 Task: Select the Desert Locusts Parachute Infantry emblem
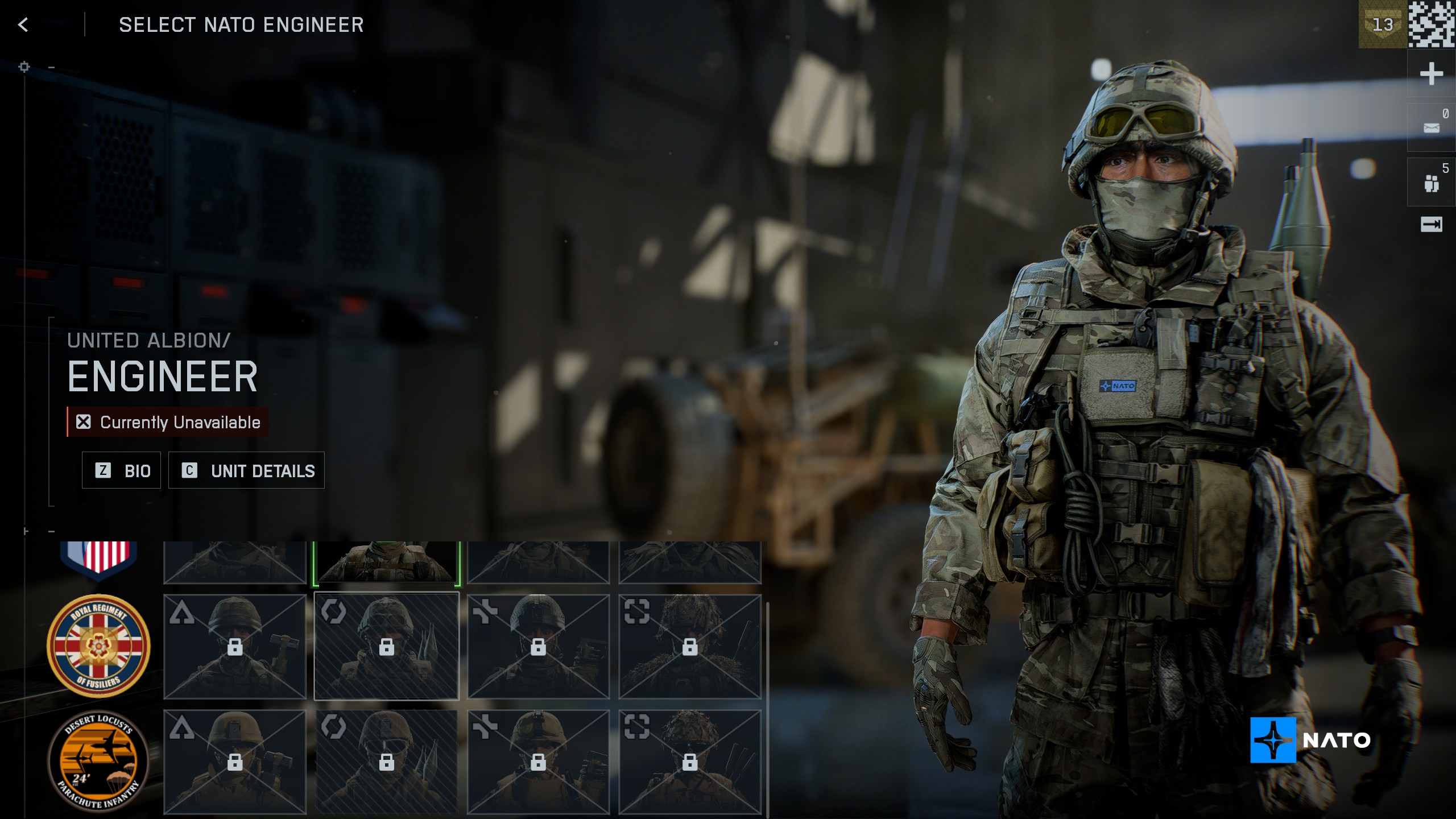[x=98, y=761]
